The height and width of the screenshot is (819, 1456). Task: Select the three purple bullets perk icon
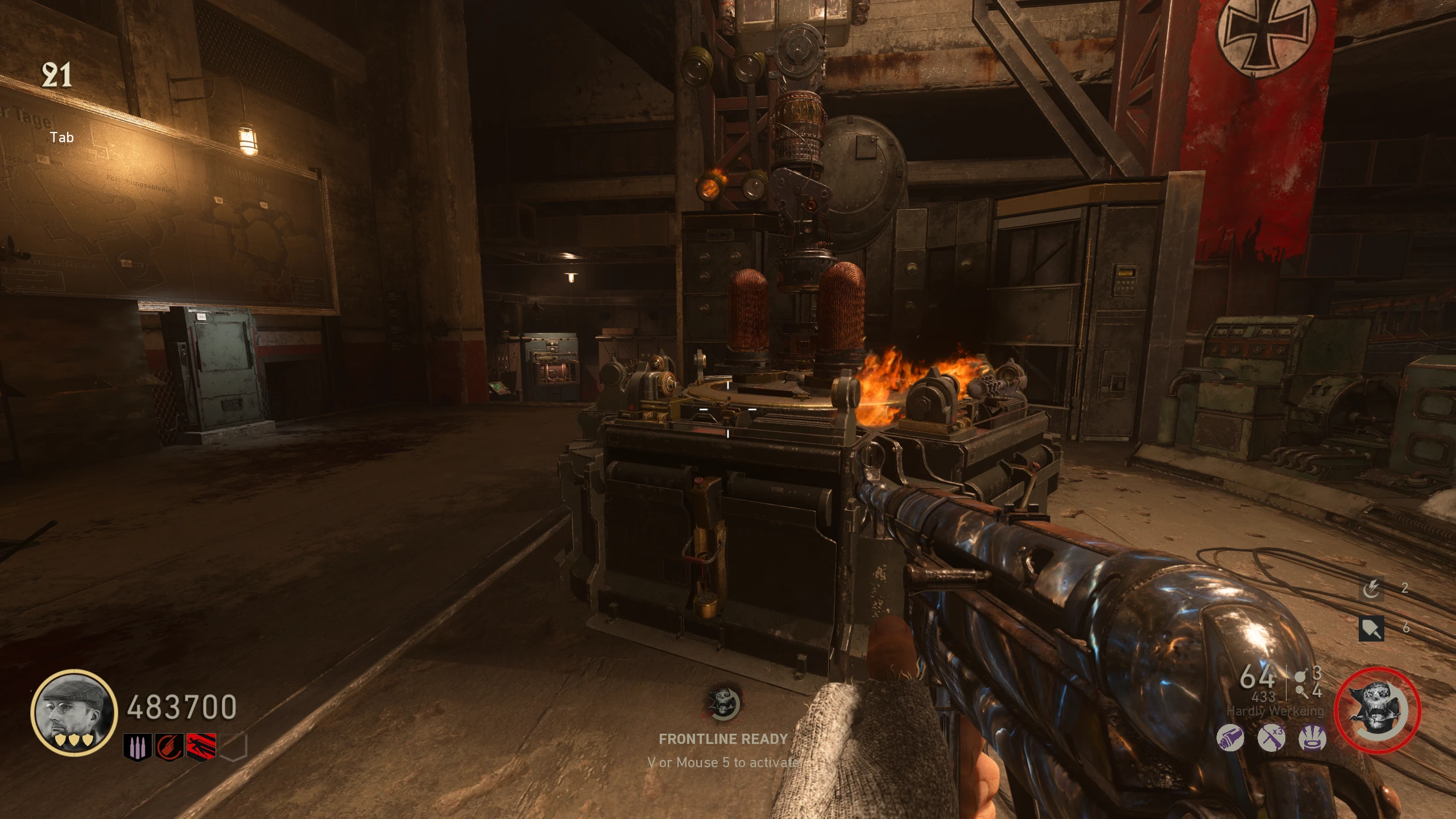click(137, 747)
